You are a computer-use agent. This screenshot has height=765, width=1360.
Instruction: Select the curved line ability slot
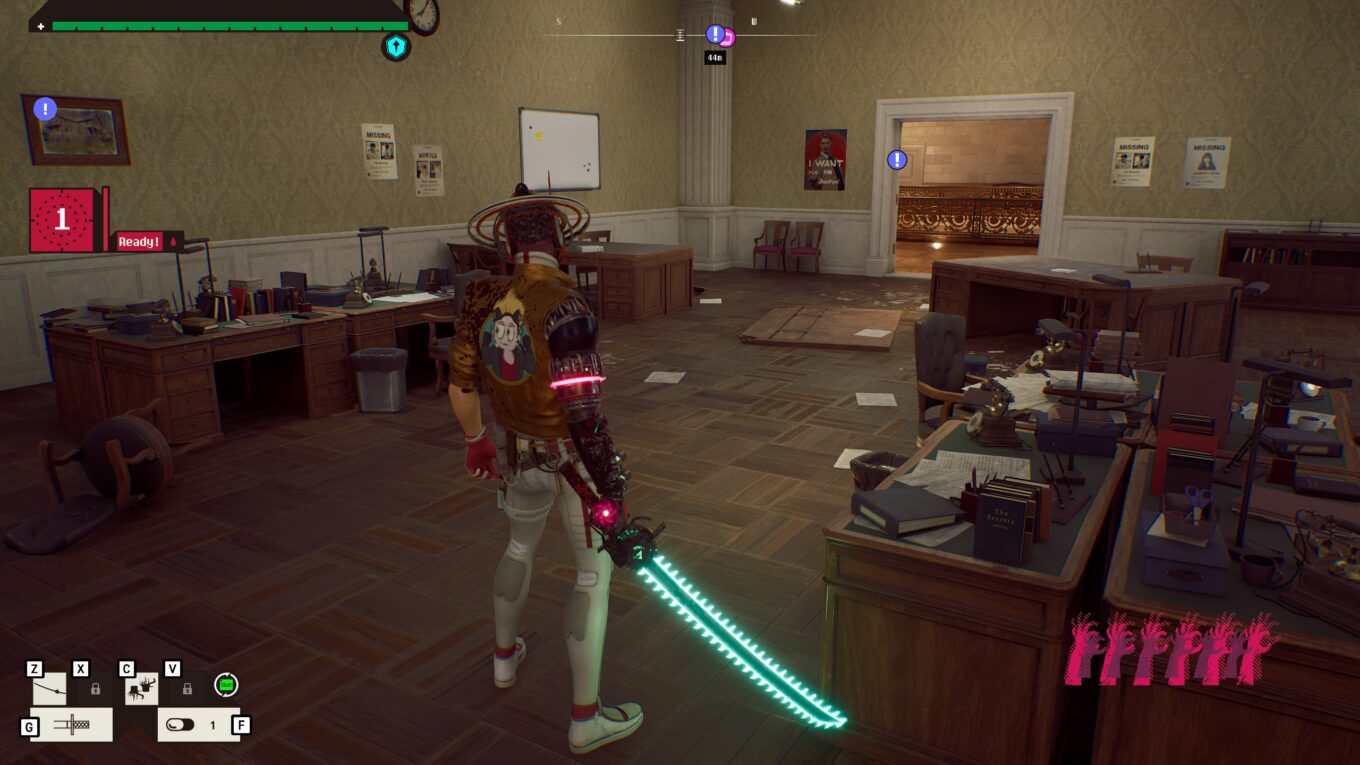click(x=50, y=688)
